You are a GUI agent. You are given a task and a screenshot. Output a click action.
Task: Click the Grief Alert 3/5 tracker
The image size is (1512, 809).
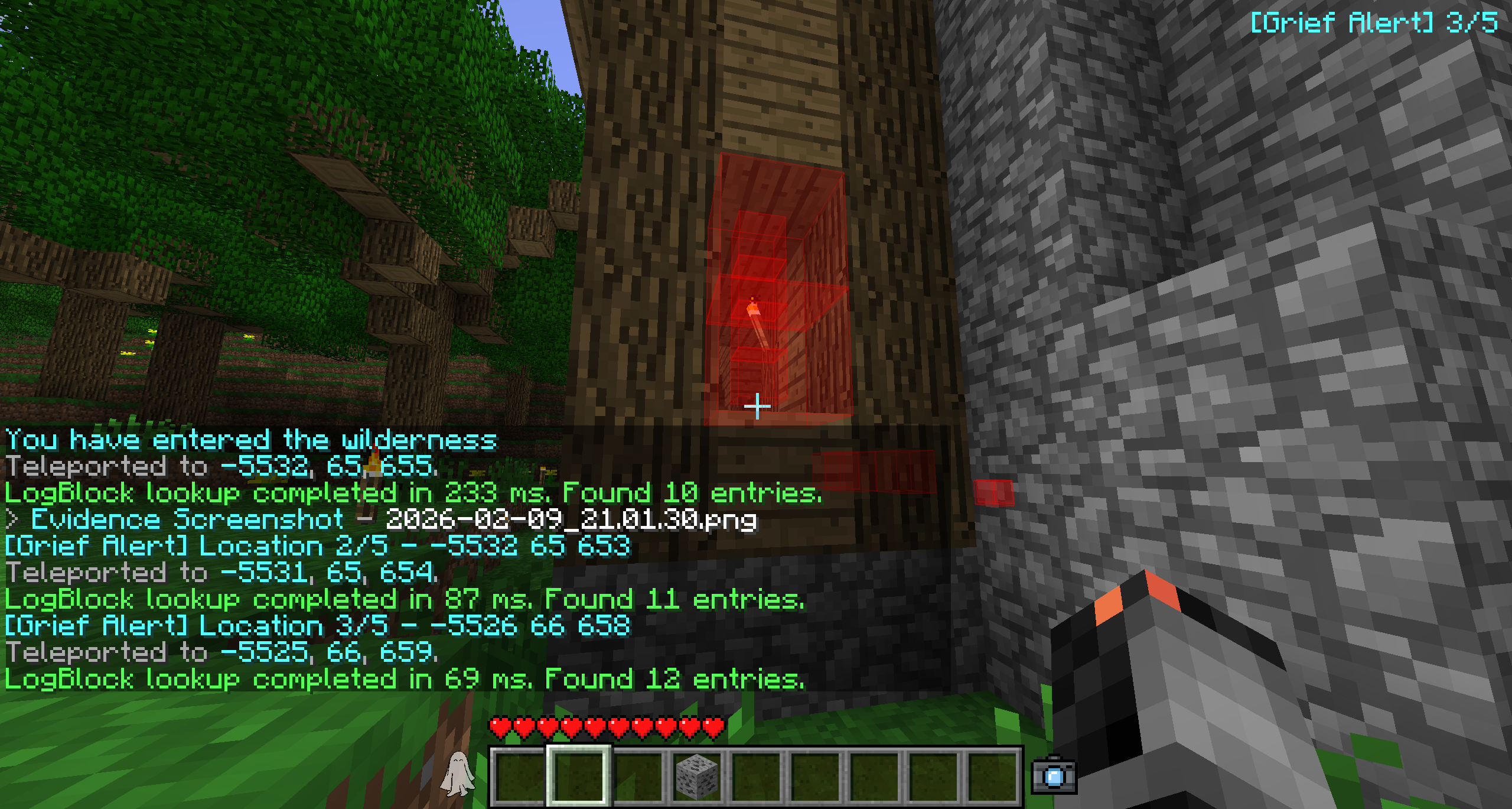click(x=1374, y=24)
